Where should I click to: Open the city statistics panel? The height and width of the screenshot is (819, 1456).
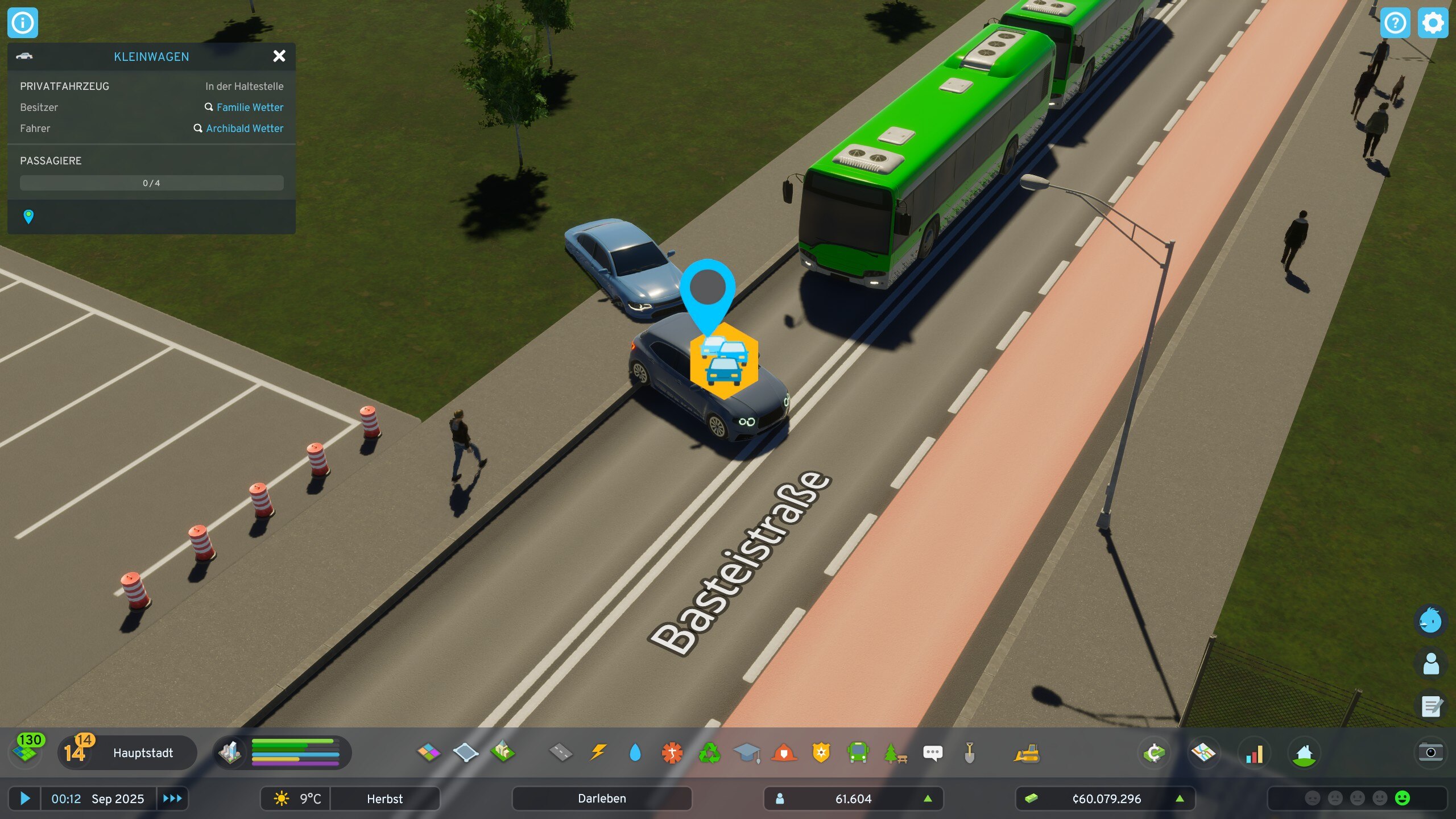pyautogui.click(x=1254, y=752)
